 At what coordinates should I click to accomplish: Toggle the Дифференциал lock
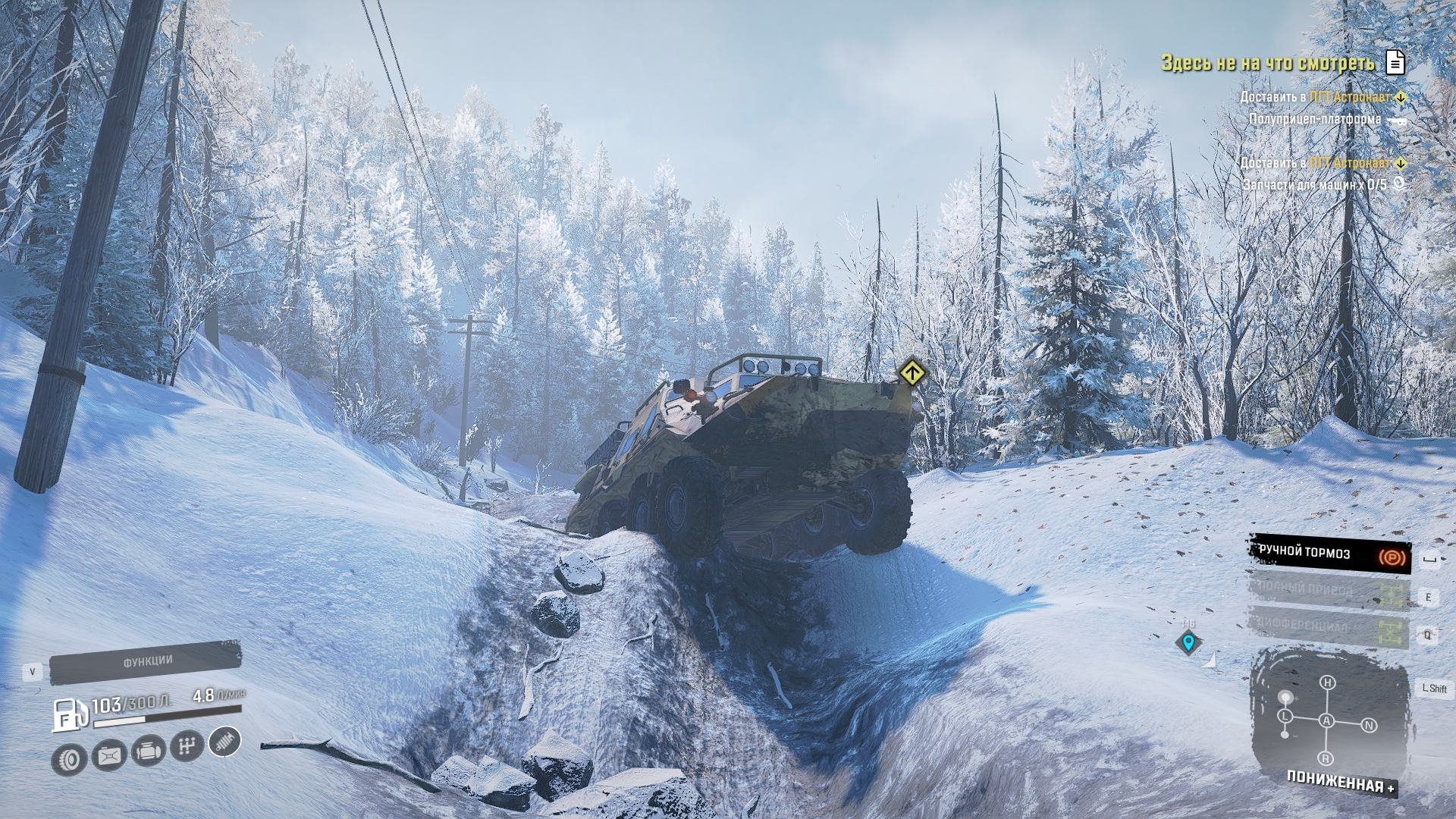coord(1329,627)
